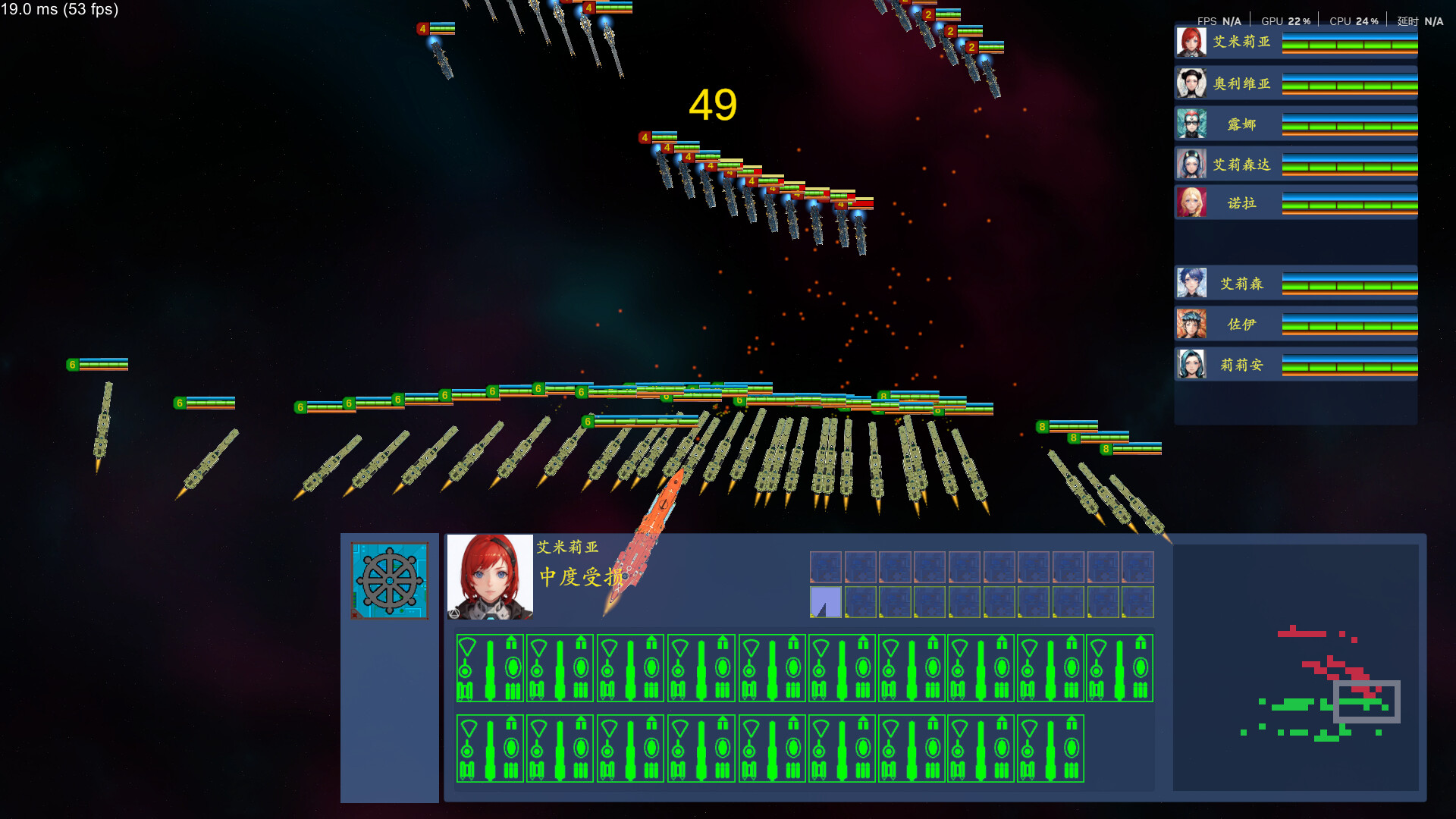Click the cannon icon in the first weapon cell
The image size is (1456, 819).
tap(489, 669)
